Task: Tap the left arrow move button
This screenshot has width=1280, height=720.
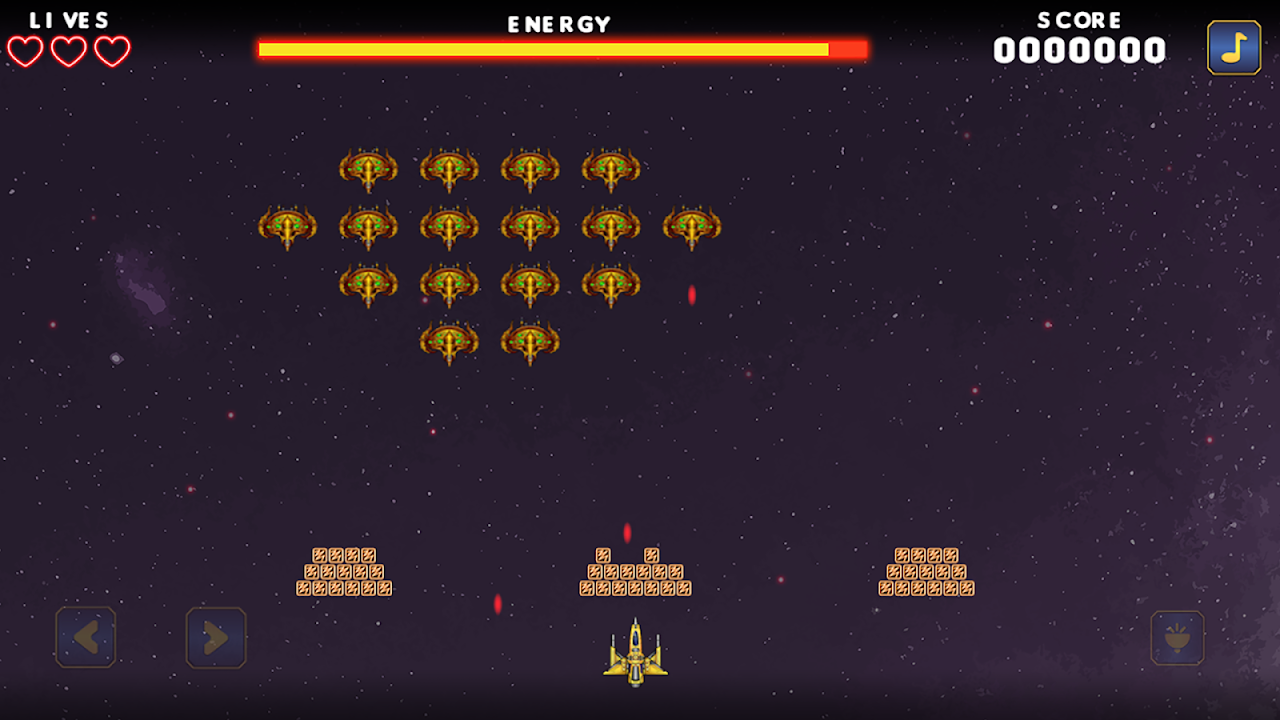Action: click(x=86, y=637)
